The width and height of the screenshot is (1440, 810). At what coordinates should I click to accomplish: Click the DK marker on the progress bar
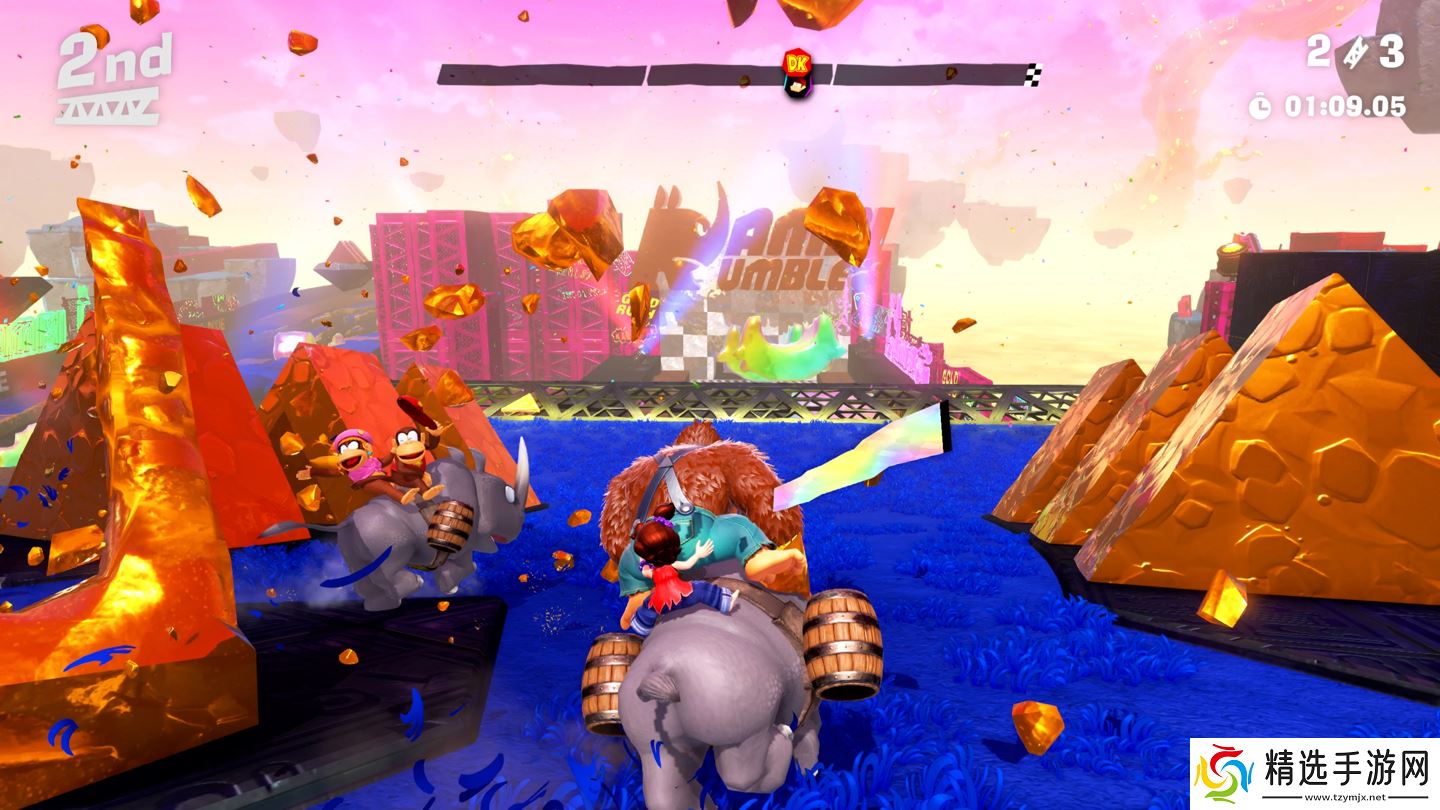(796, 72)
